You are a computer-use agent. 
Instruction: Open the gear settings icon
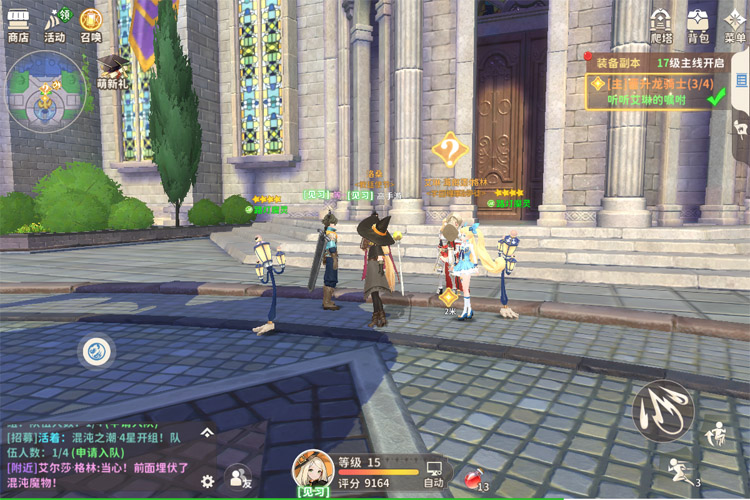pyautogui.click(x=207, y=481)
